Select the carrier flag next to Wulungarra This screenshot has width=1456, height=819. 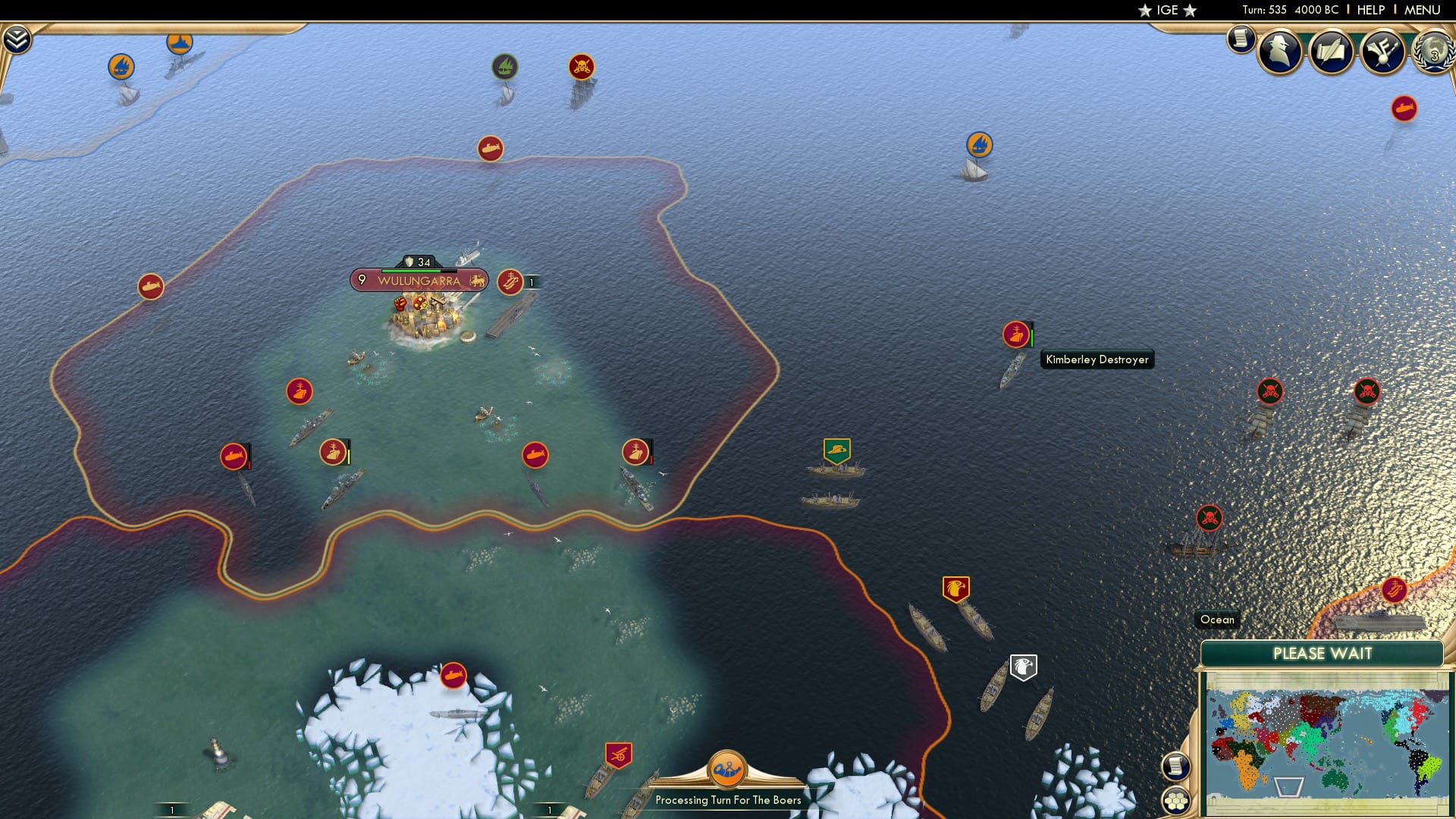click(x=510, y=283)
